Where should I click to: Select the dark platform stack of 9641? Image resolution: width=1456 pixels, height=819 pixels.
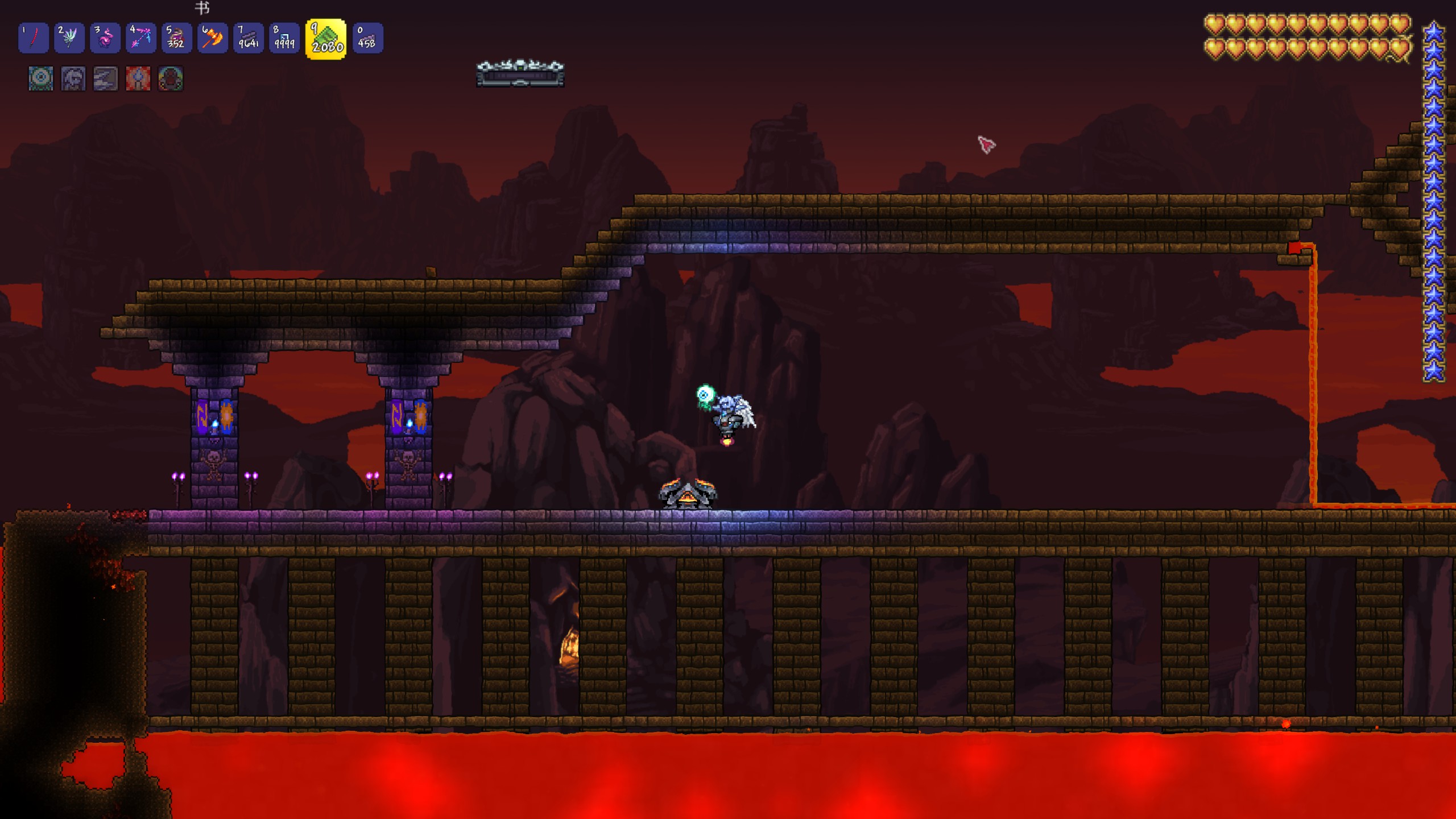tap(249, 38)
